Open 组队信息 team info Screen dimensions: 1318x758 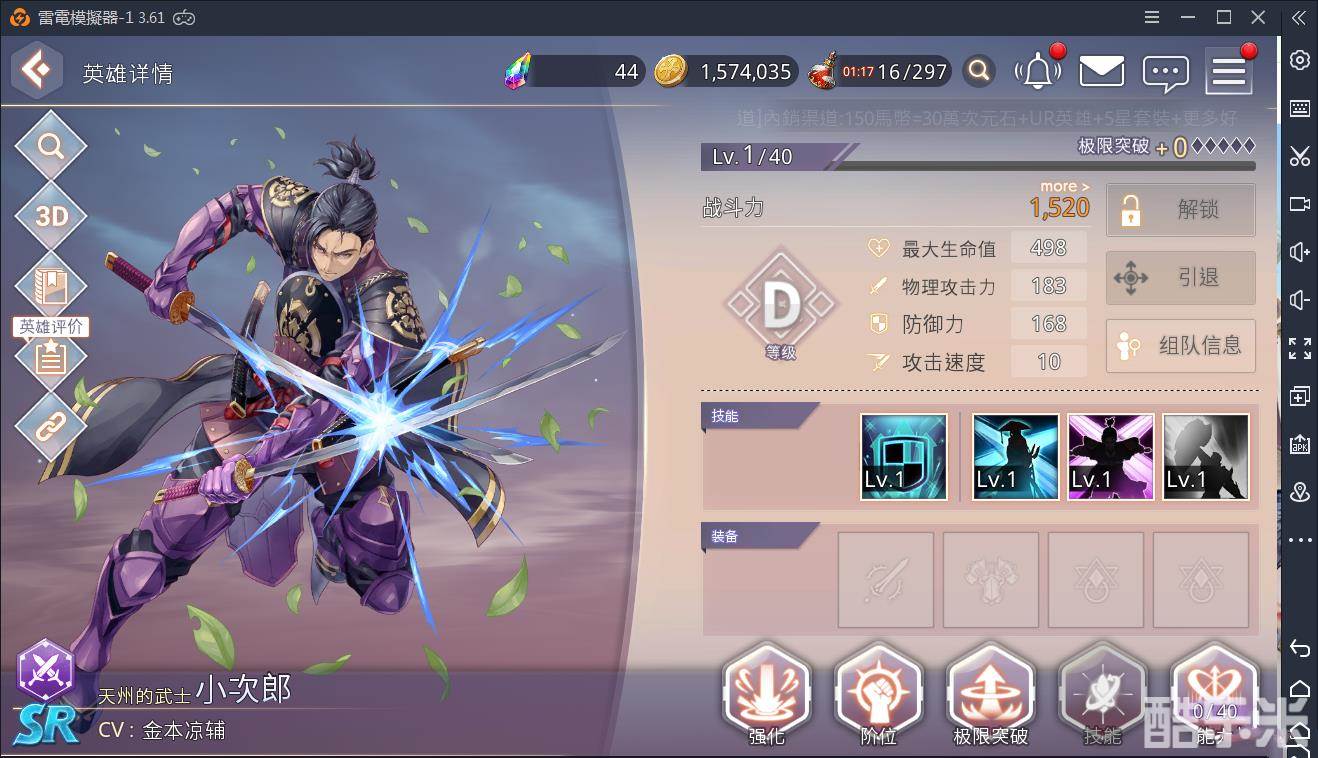(x=1180, y=346)
